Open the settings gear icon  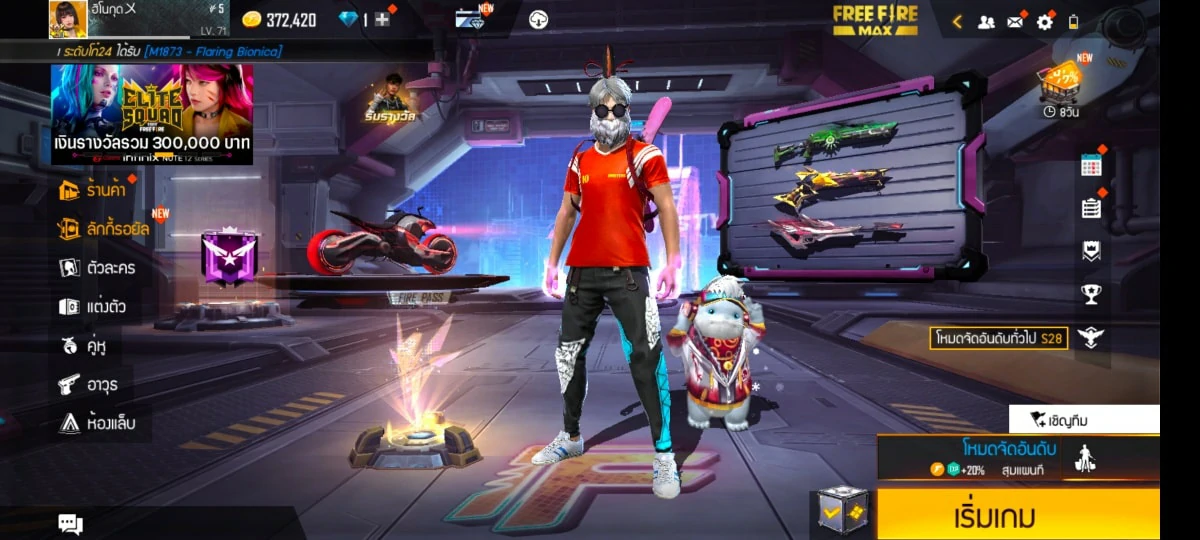[1045, 21]
